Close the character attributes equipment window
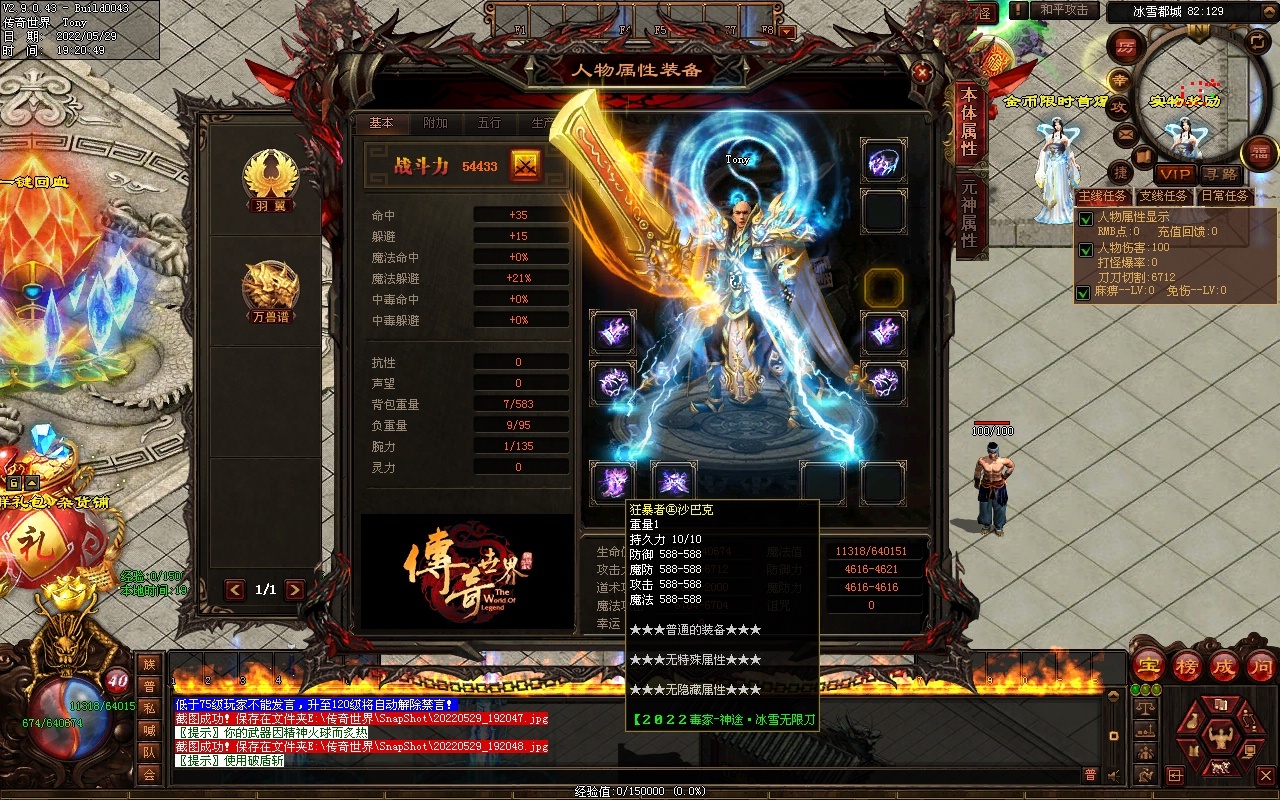Image resolution: width=1280 pixels, height=800 pixels. pos(923,72)
